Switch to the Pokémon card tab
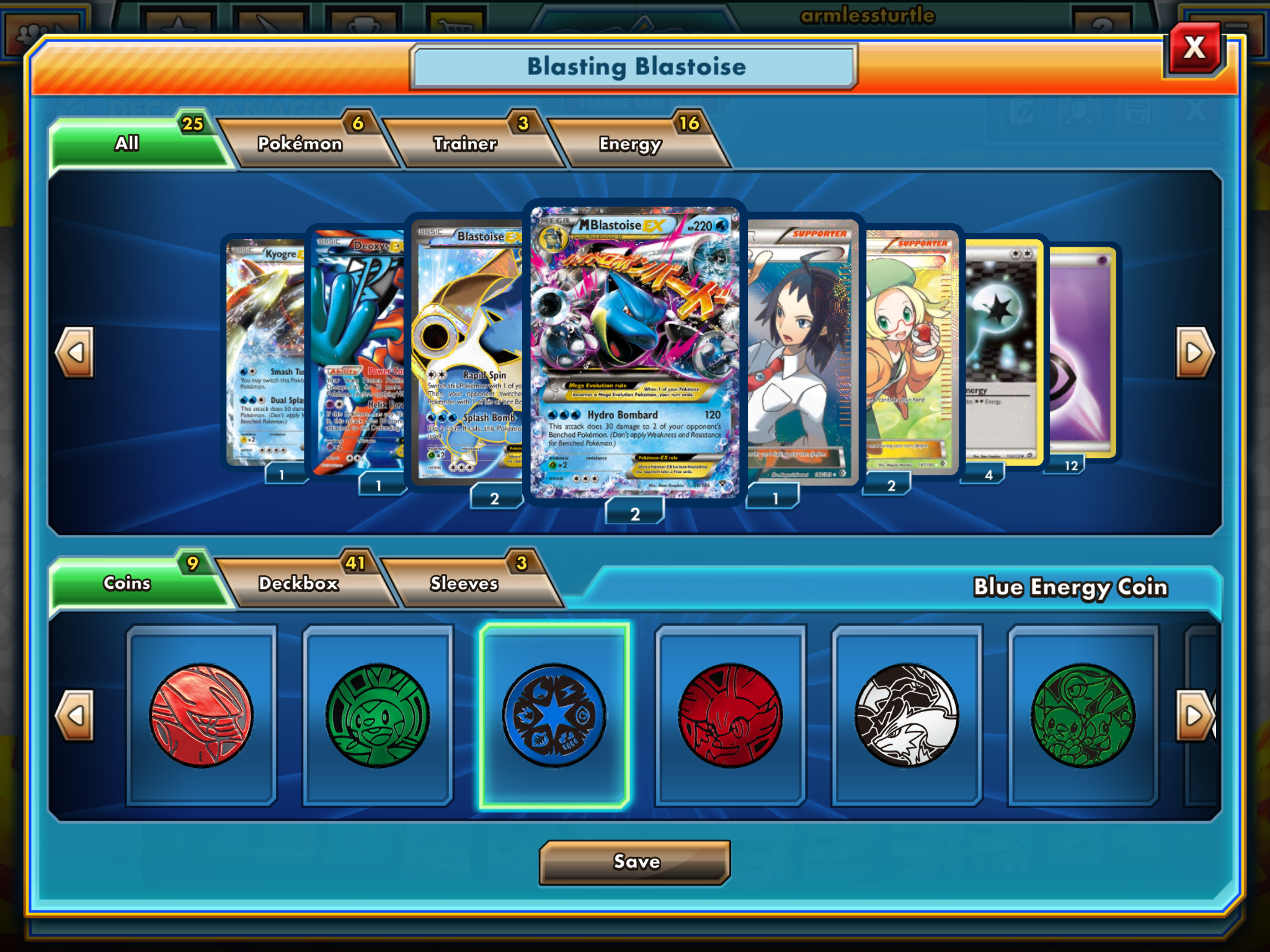Image resolution: width=1270 pixels, height=952 pixels. [x=300, y=144]
